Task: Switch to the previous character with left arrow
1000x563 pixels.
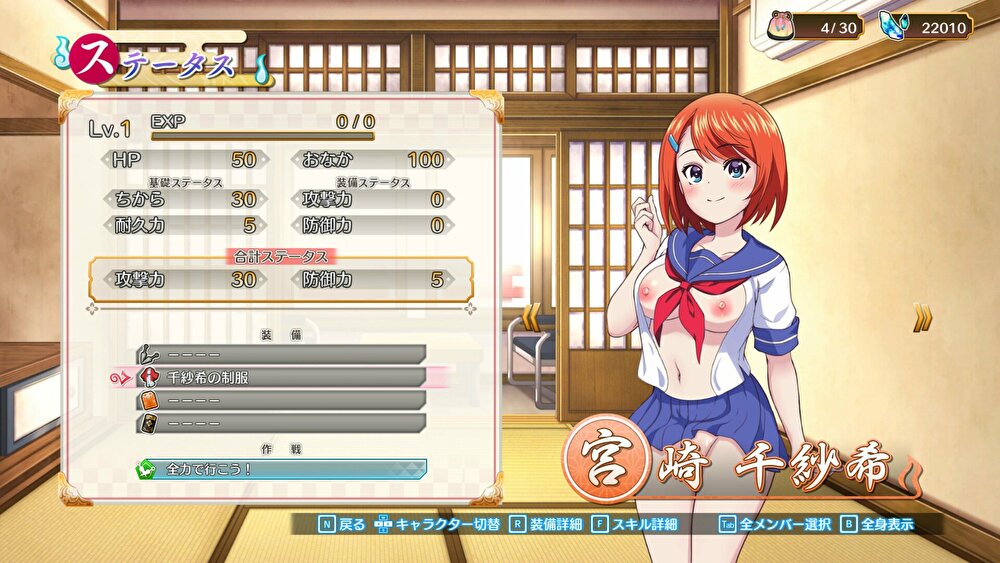Action: tap(532, 317)
